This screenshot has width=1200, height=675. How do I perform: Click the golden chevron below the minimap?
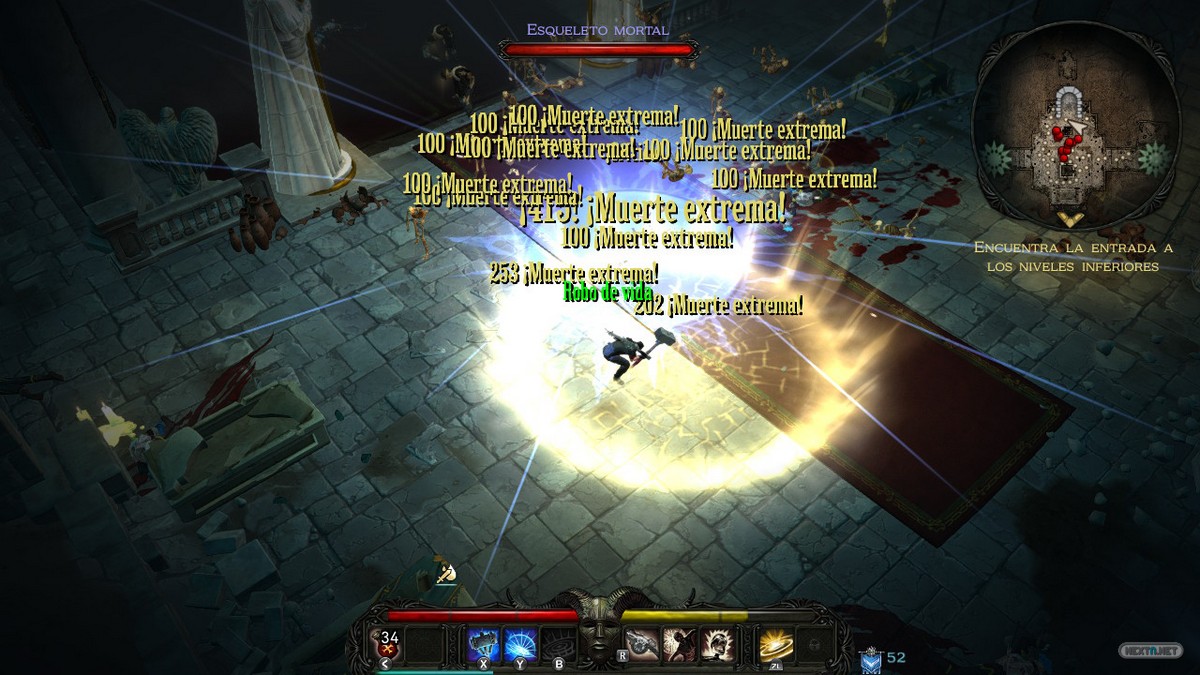point(1070,220)
